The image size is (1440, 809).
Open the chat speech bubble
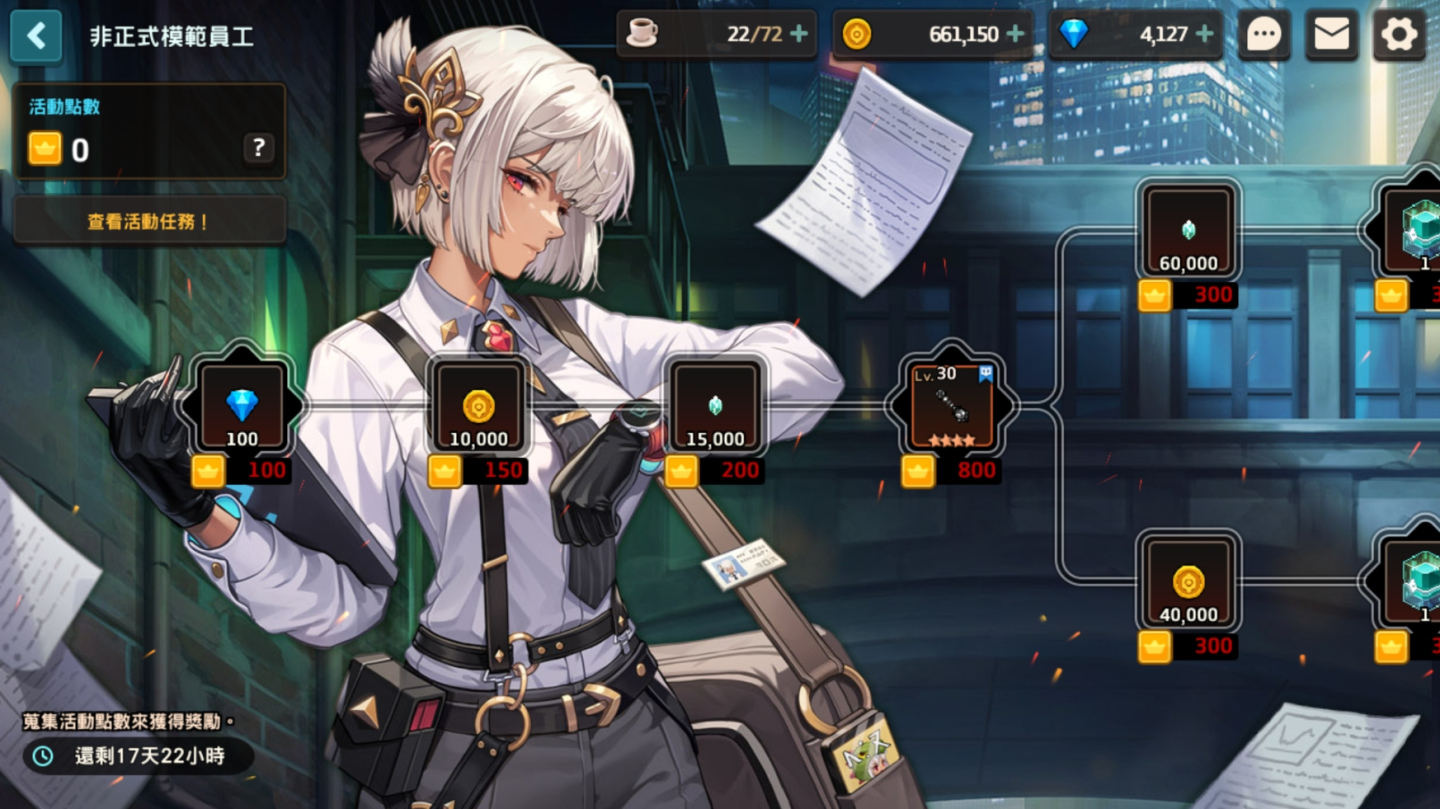[x=1264, y=36]
